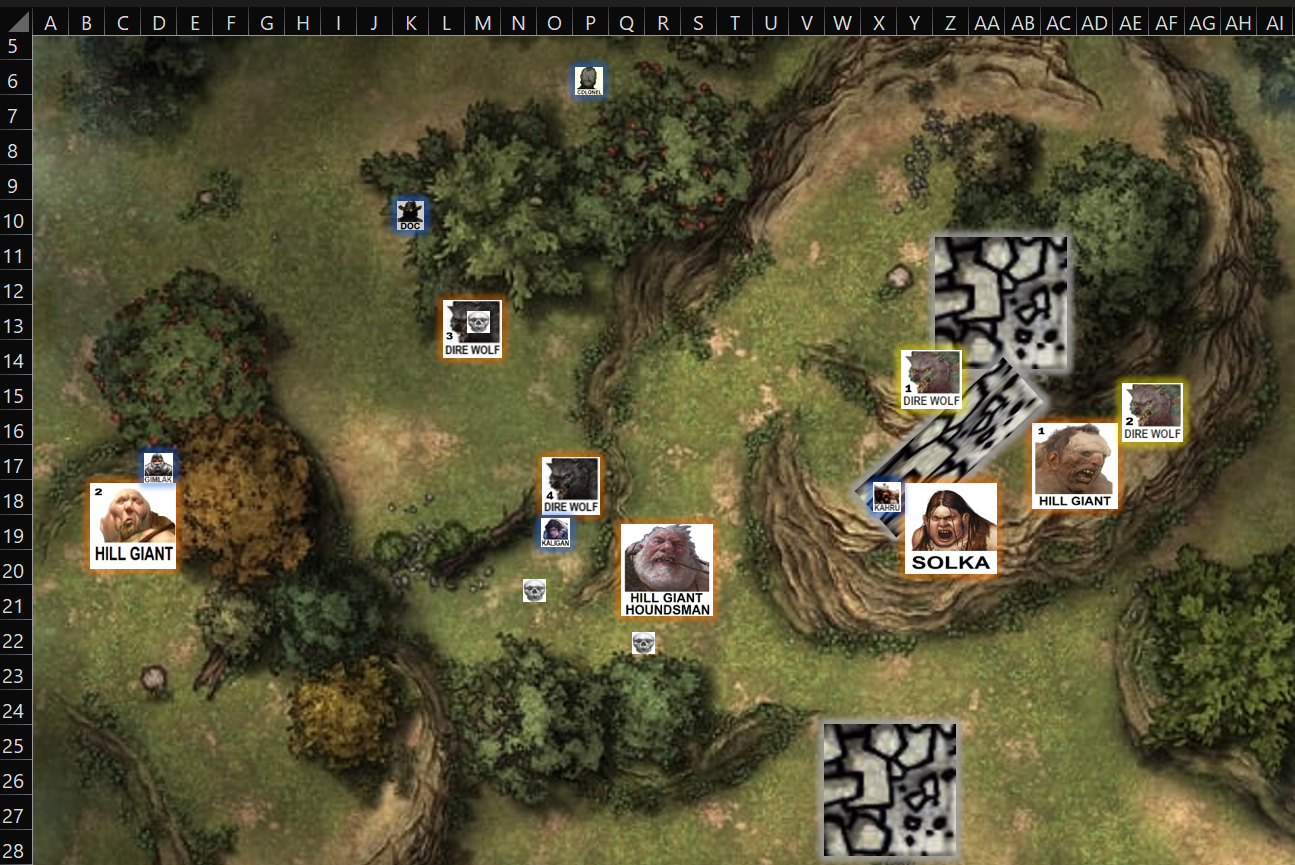
Task: Pick the Hill Giant 2 token
Action: 133,526
